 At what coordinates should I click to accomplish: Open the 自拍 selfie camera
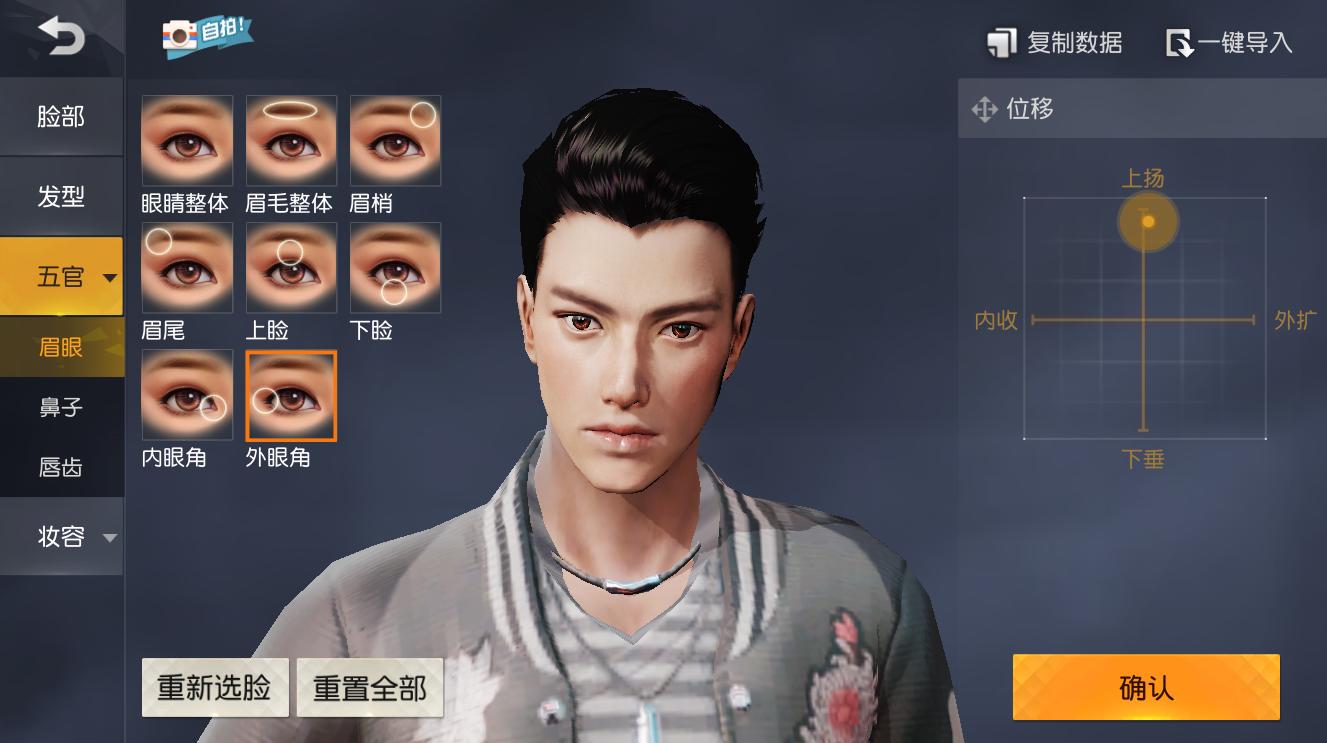(x=207, y=36)
